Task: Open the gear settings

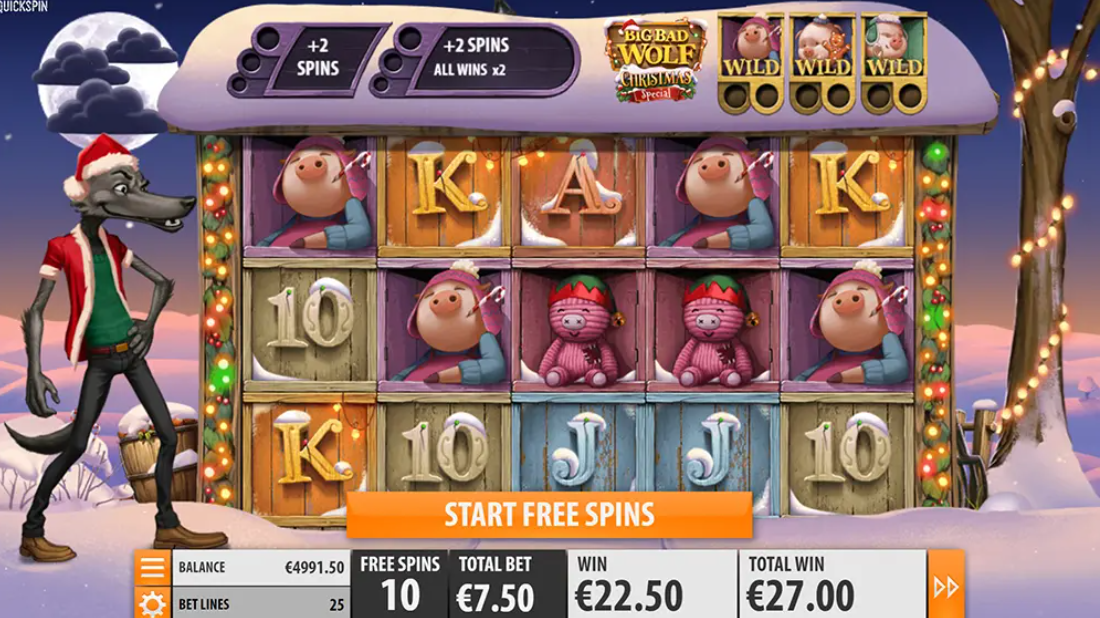Action: (x=152, y=602)
